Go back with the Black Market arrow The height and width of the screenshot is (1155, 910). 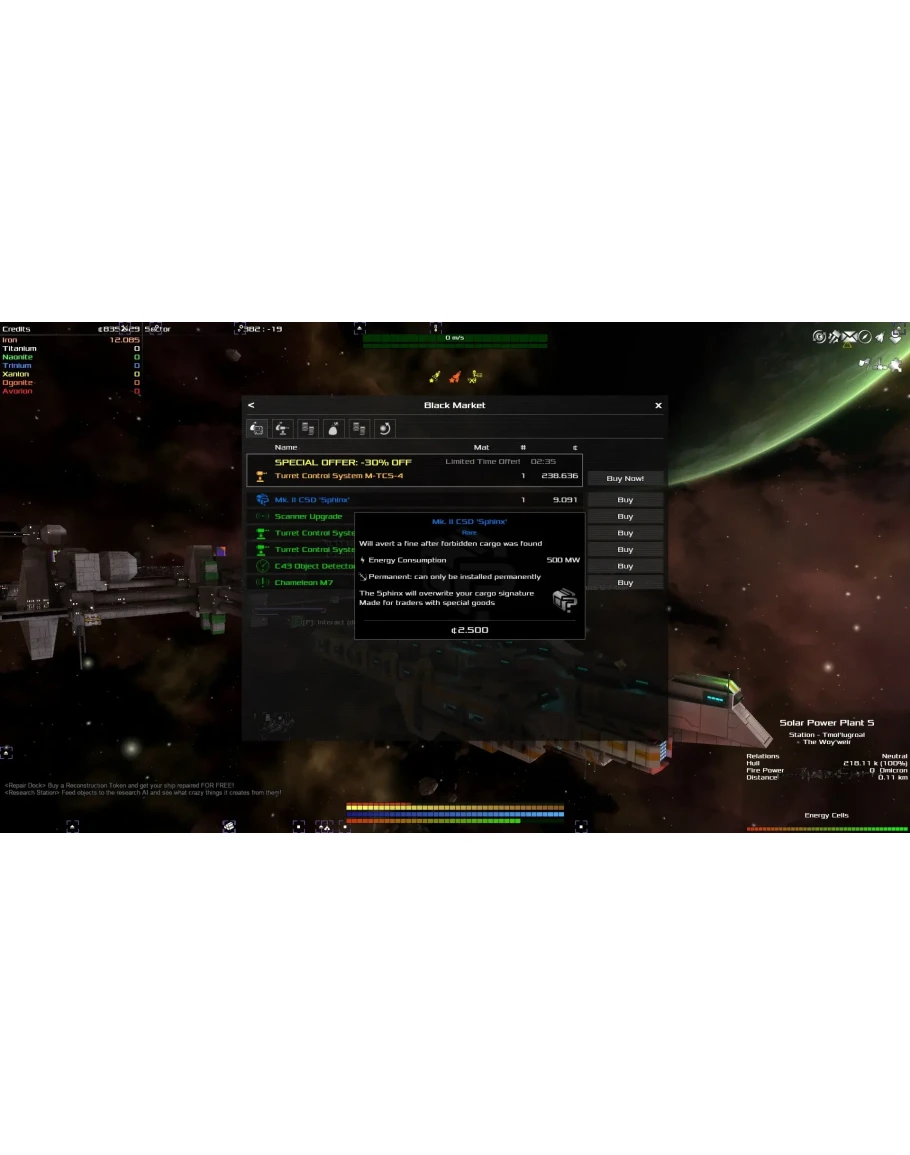pyautogui.click(x=251, y=405)
